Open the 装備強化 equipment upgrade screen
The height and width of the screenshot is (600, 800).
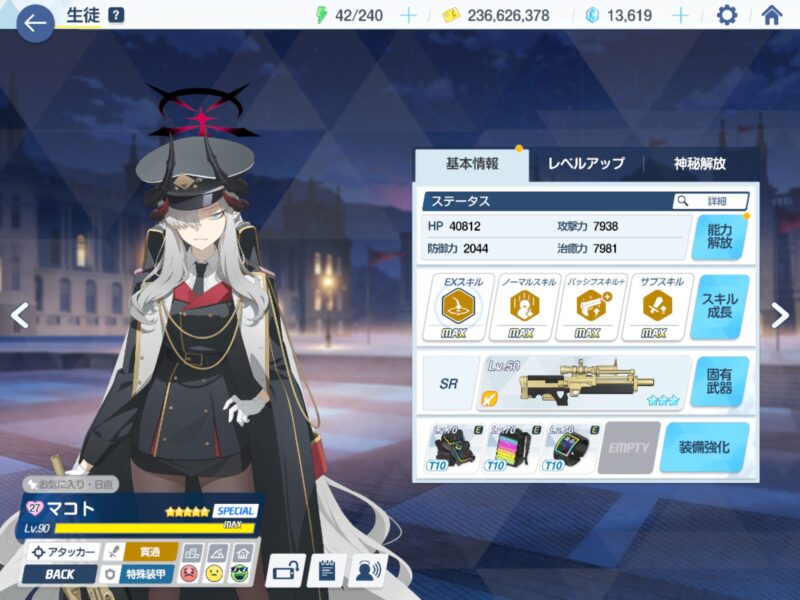703,446
